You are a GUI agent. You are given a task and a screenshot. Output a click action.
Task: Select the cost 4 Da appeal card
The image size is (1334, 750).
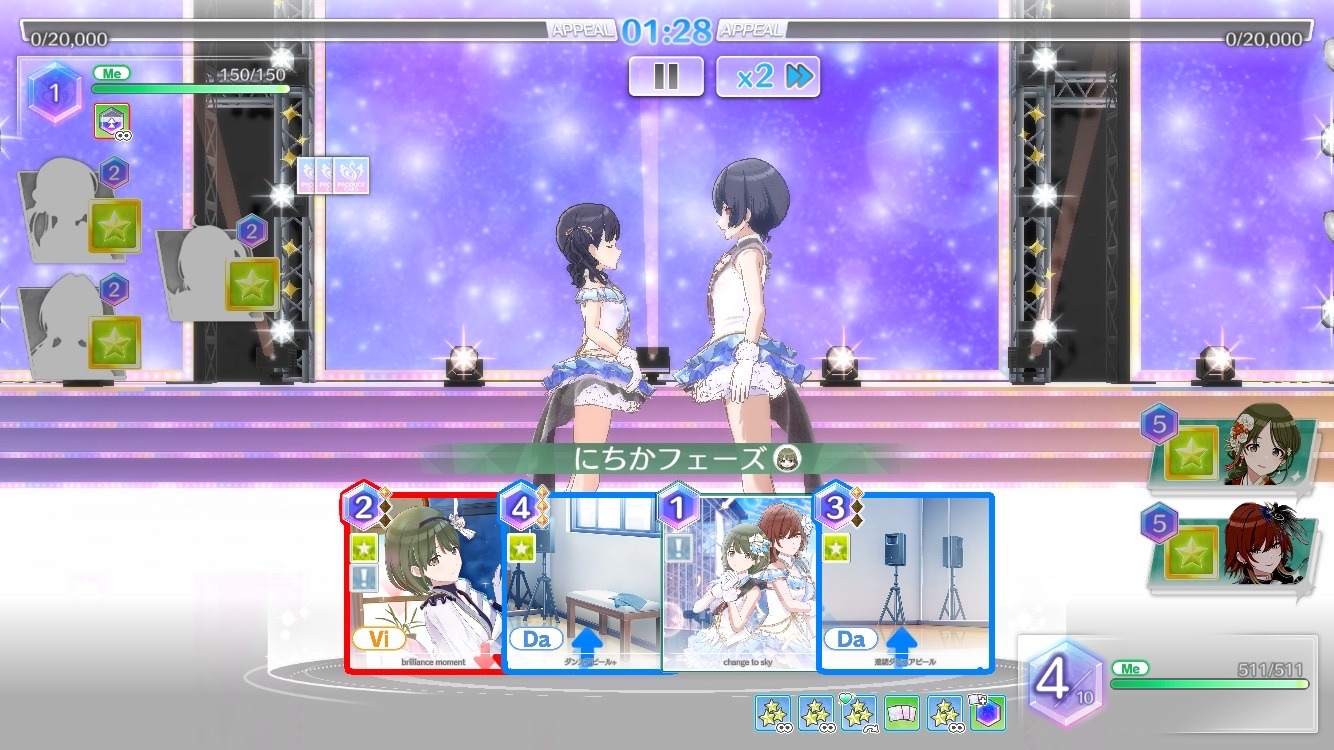[x=582, y=582]
